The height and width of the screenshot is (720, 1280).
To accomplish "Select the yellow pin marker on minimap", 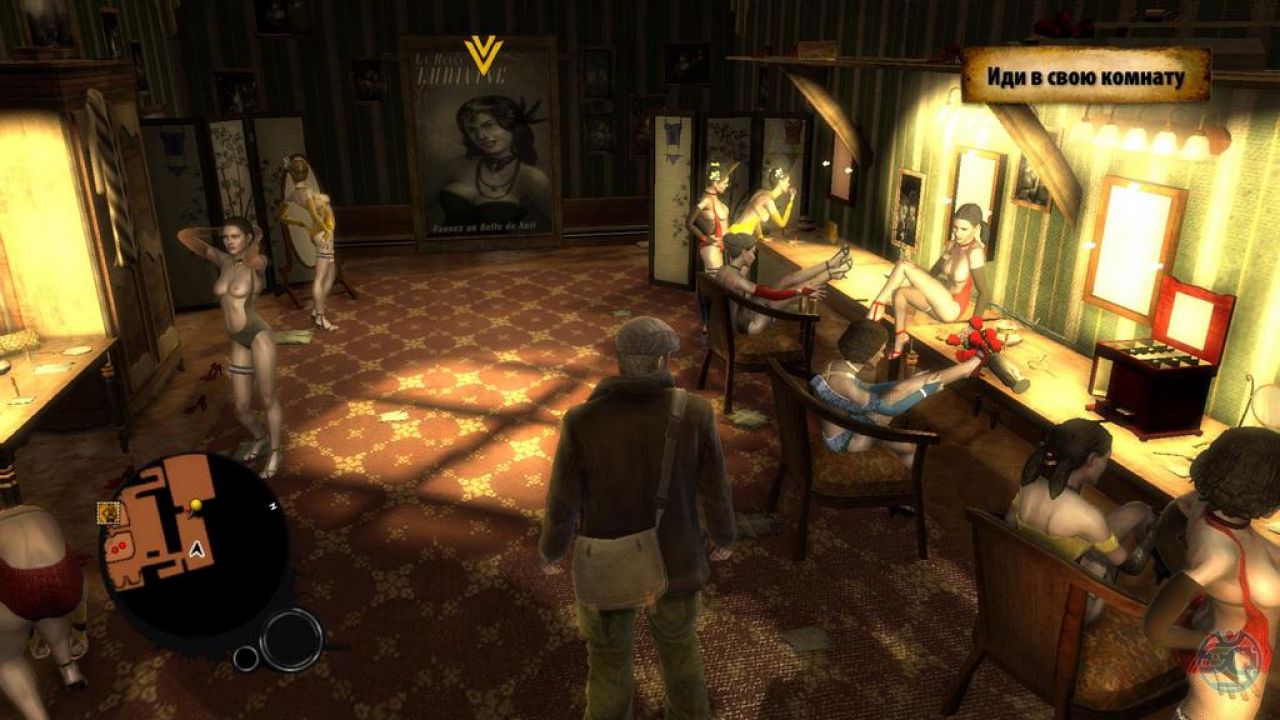I will pyautogui.click(x=196, y=504).
